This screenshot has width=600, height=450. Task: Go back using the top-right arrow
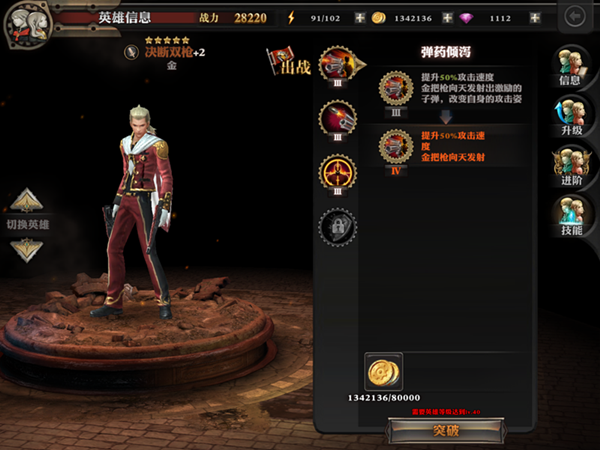(x=574, y=17)
